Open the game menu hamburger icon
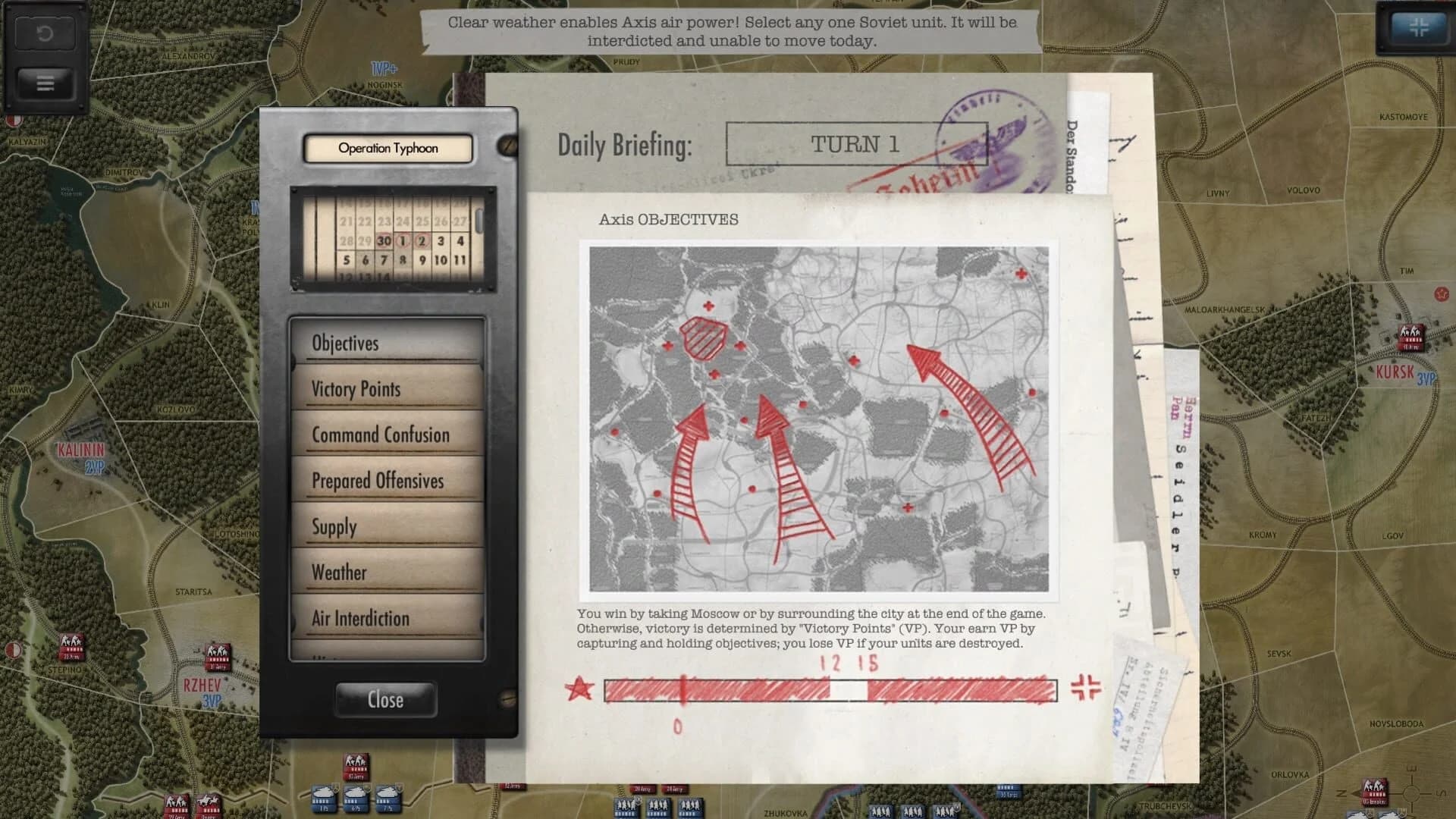 click(x=44, y=83)
